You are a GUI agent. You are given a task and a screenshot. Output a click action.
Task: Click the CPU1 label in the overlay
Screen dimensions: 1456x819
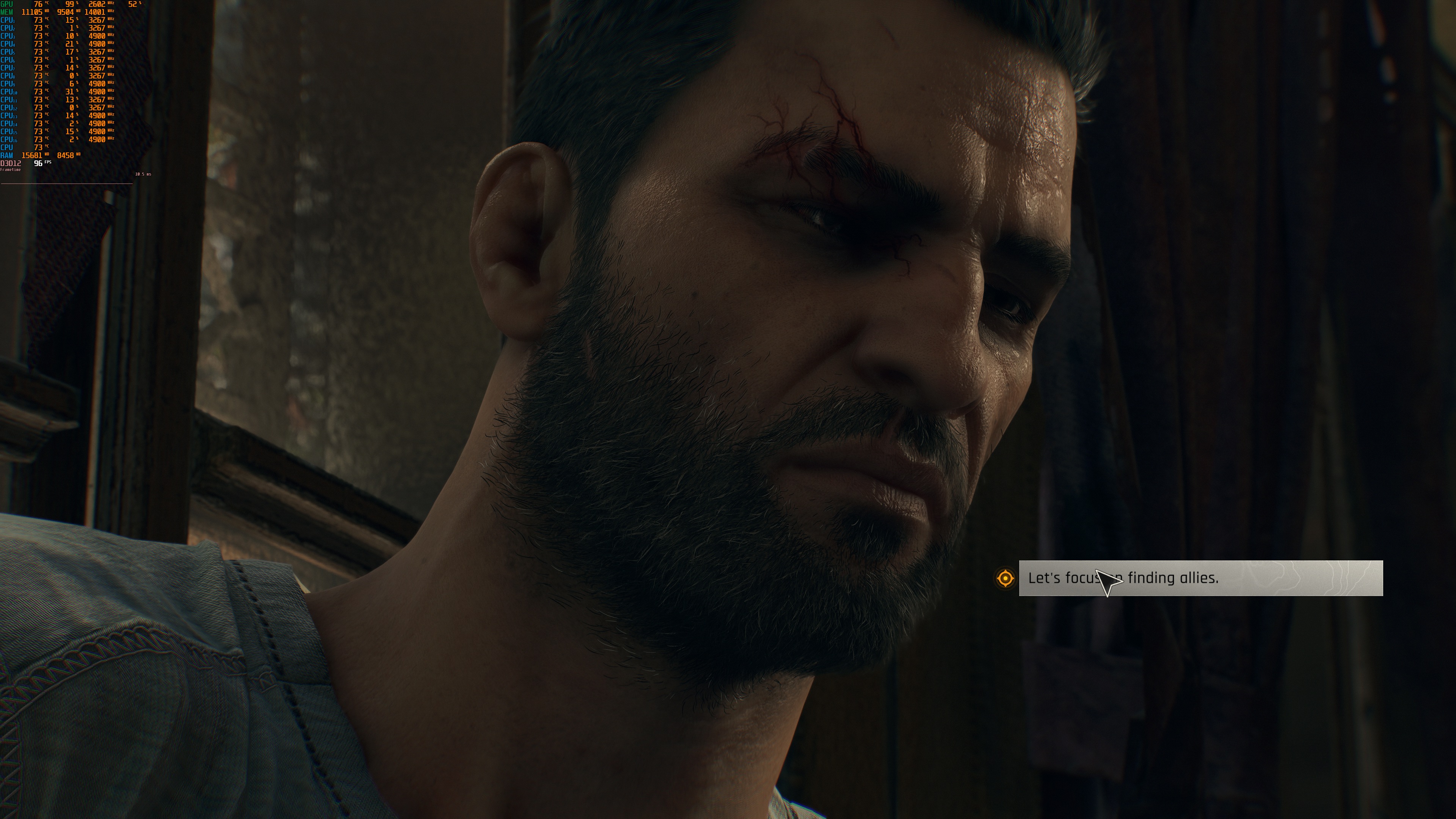8,20
